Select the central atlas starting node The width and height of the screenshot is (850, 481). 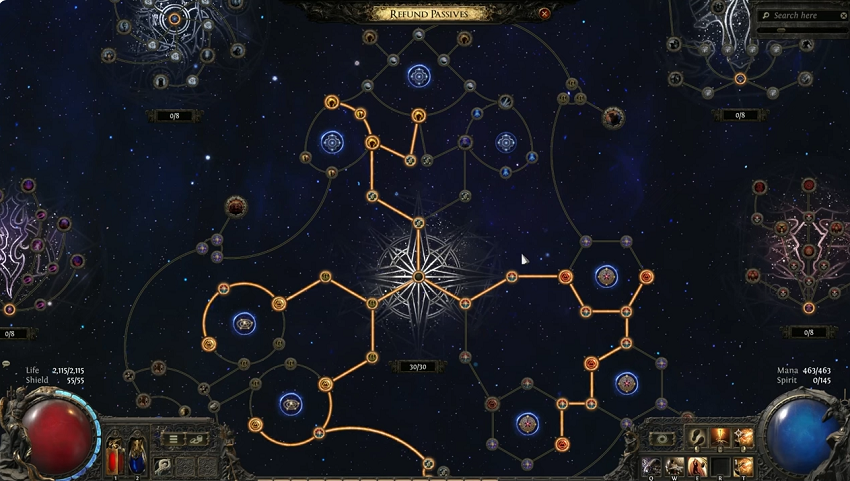point(419,276)
